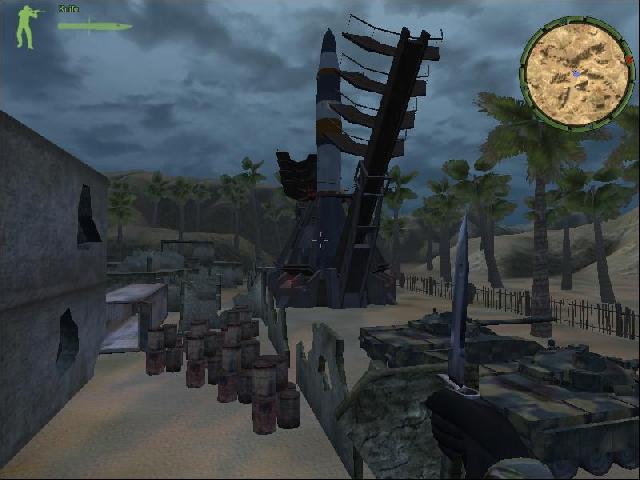This screenshot has width=640, height=480.
Task: Click the knife weapon icon
Action: pyautogui.click(x=94, y=26)
